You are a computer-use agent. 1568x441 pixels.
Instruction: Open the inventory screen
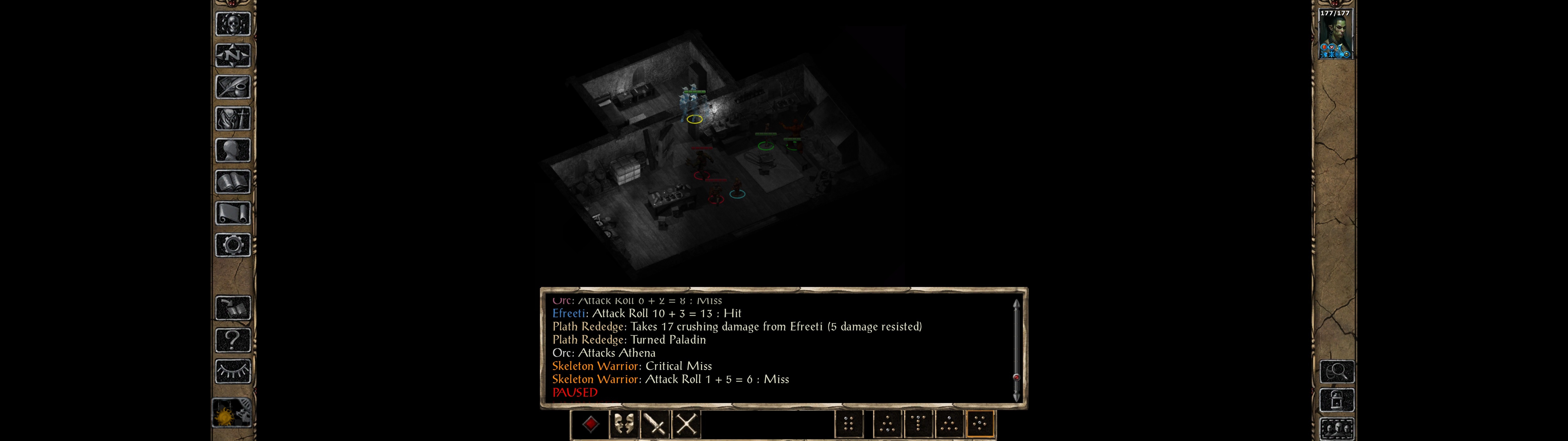point(232,119)
